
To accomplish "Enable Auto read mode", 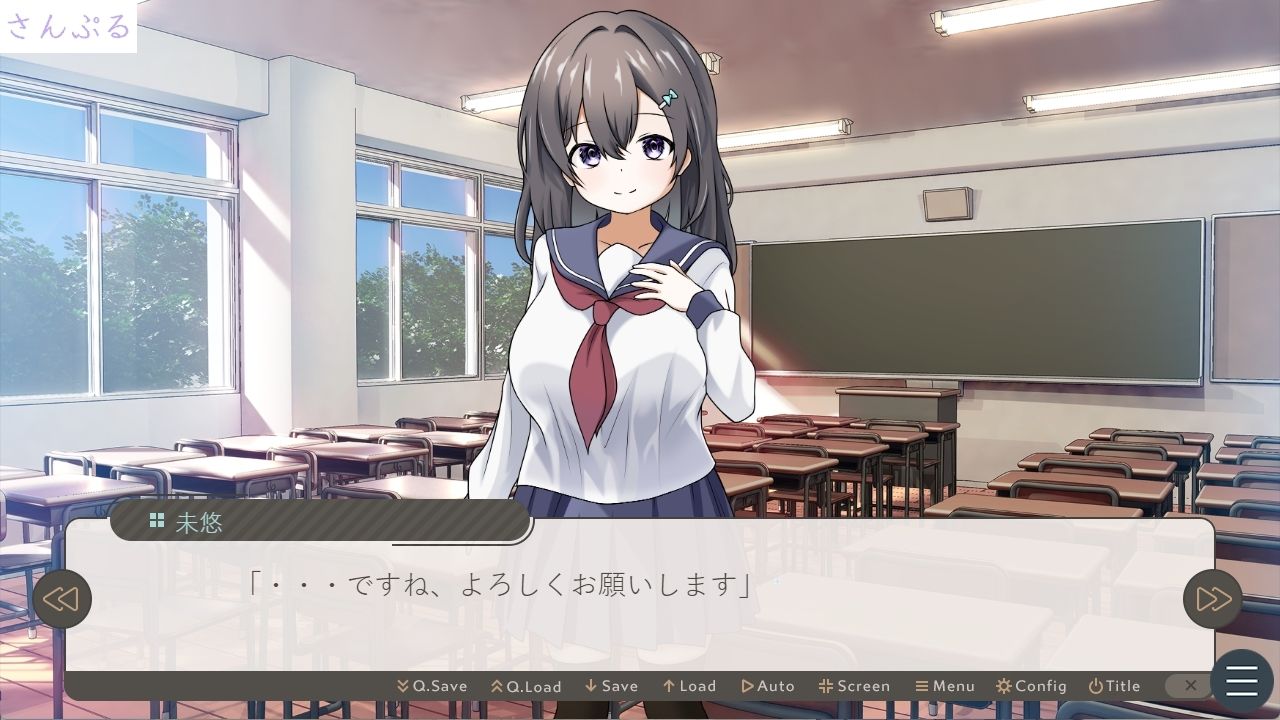I will (770, 686).
